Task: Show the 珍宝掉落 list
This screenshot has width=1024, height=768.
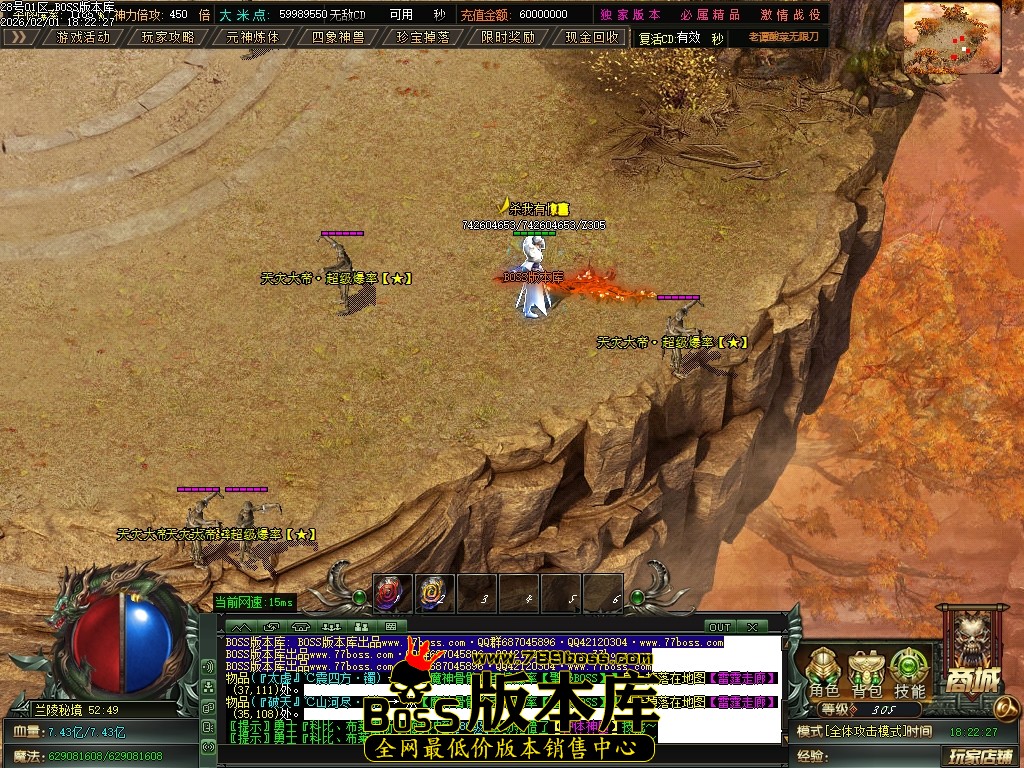Action: tap(423, 37)
